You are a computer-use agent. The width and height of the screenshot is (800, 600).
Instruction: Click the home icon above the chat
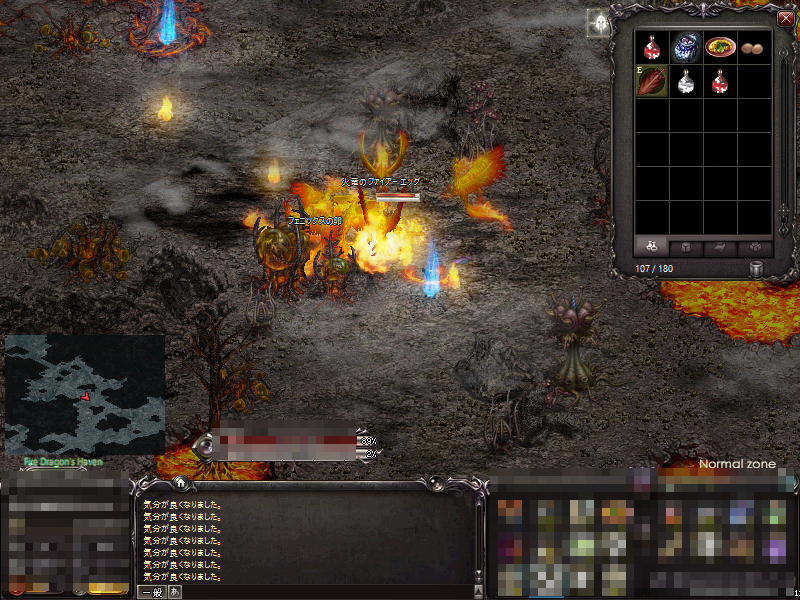coord(180,483)
